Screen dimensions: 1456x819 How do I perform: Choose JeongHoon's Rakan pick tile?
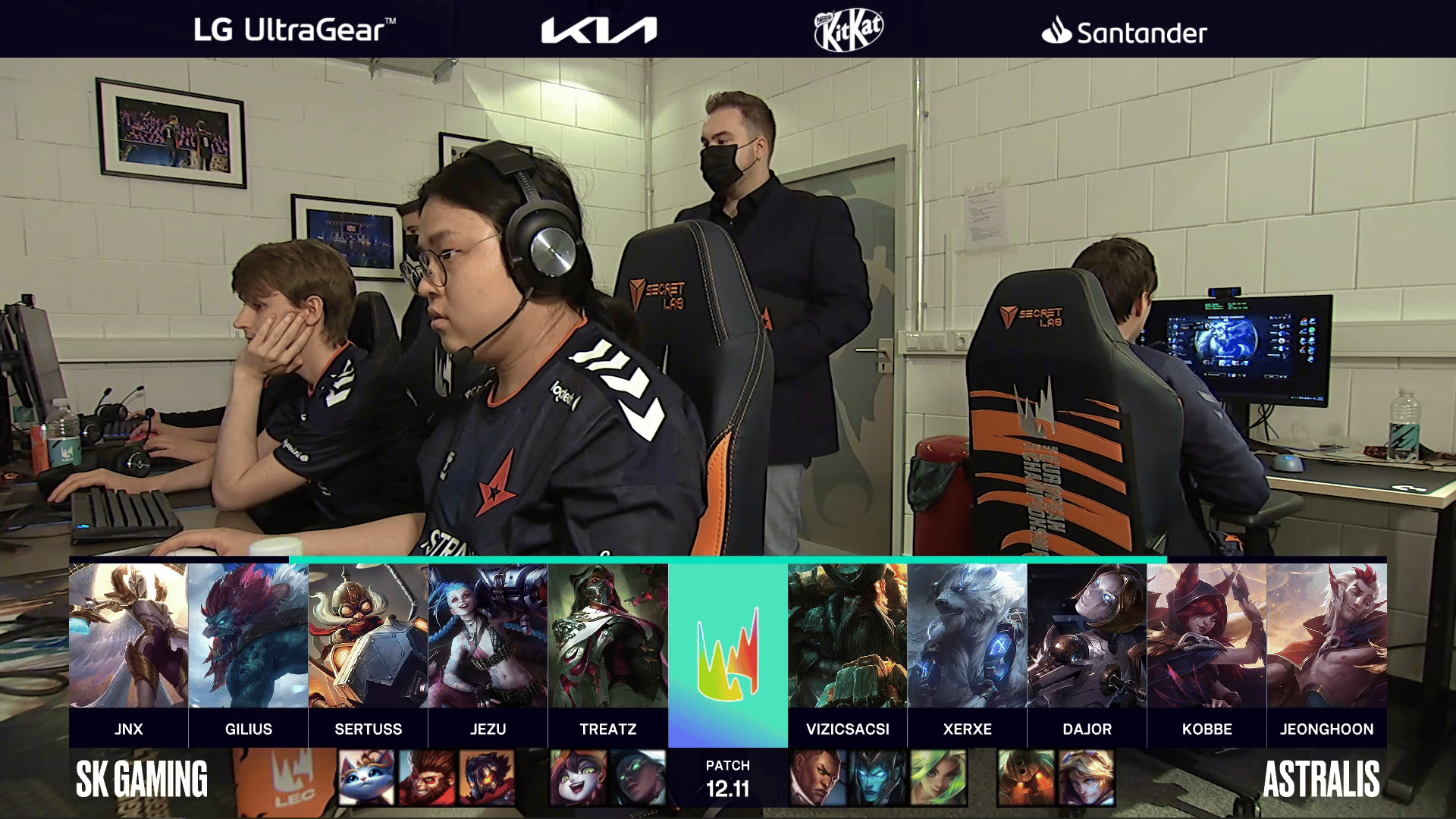pos(1326,635)
